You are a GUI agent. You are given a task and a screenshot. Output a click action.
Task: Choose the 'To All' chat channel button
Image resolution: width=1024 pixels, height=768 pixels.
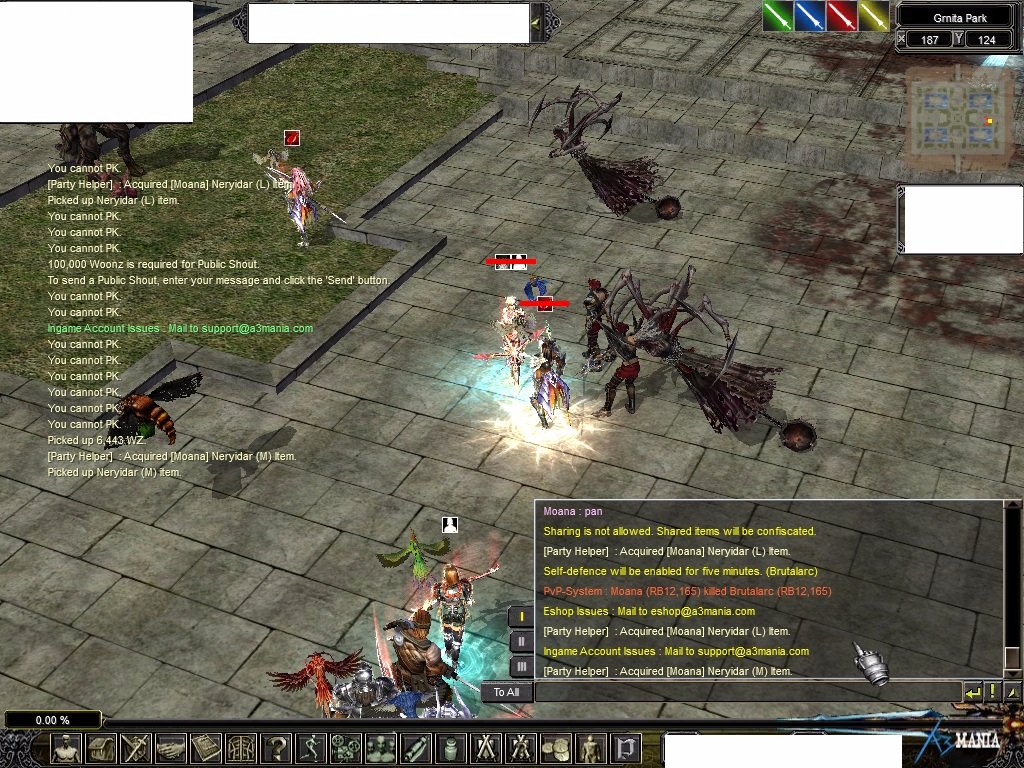pos(506,692)
